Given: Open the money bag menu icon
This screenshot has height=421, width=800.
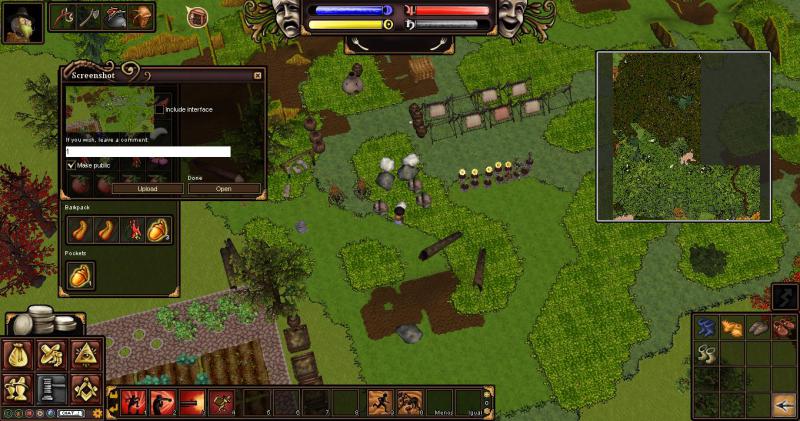Looking at the screenshot, I should click(x=20, y=355).
